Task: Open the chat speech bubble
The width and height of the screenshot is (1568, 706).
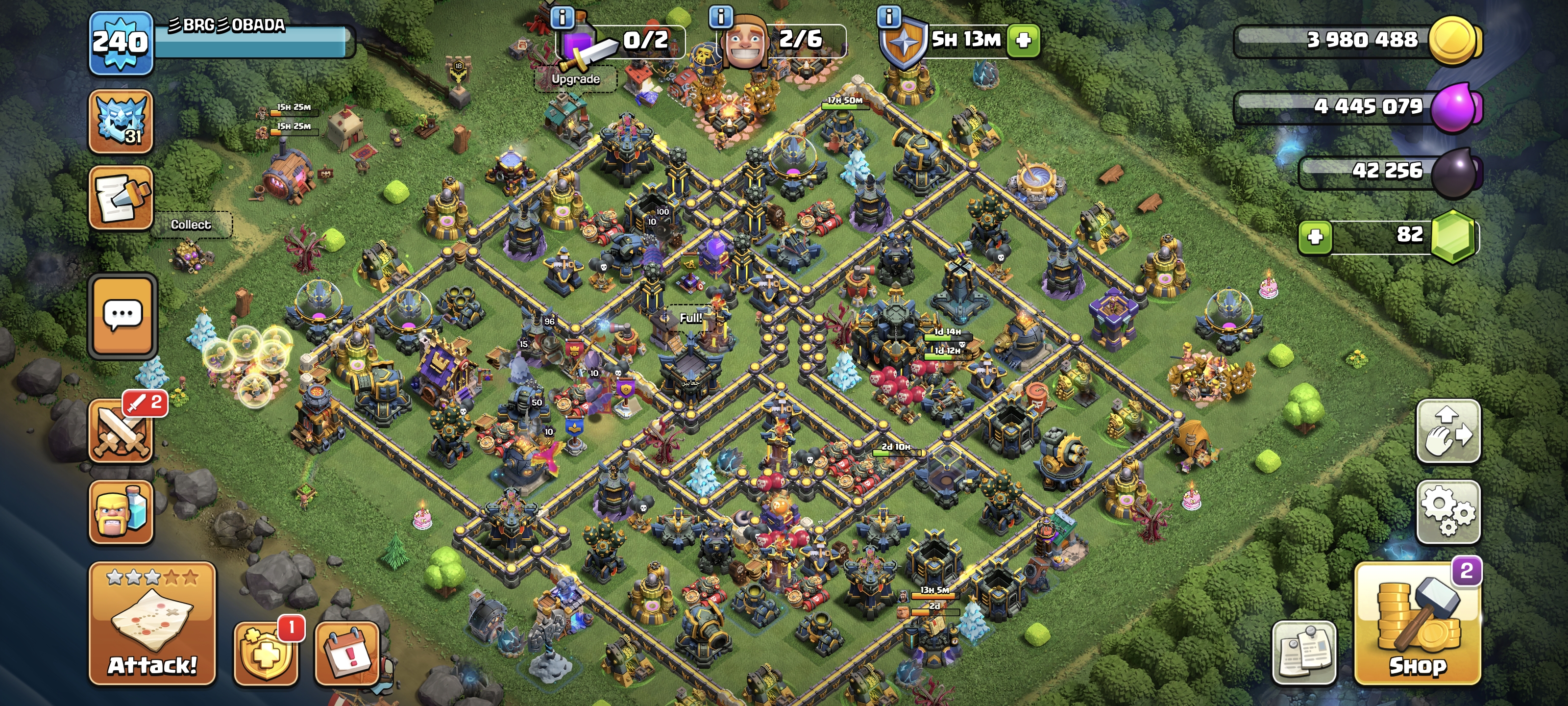Action: [x=123, y=315]
